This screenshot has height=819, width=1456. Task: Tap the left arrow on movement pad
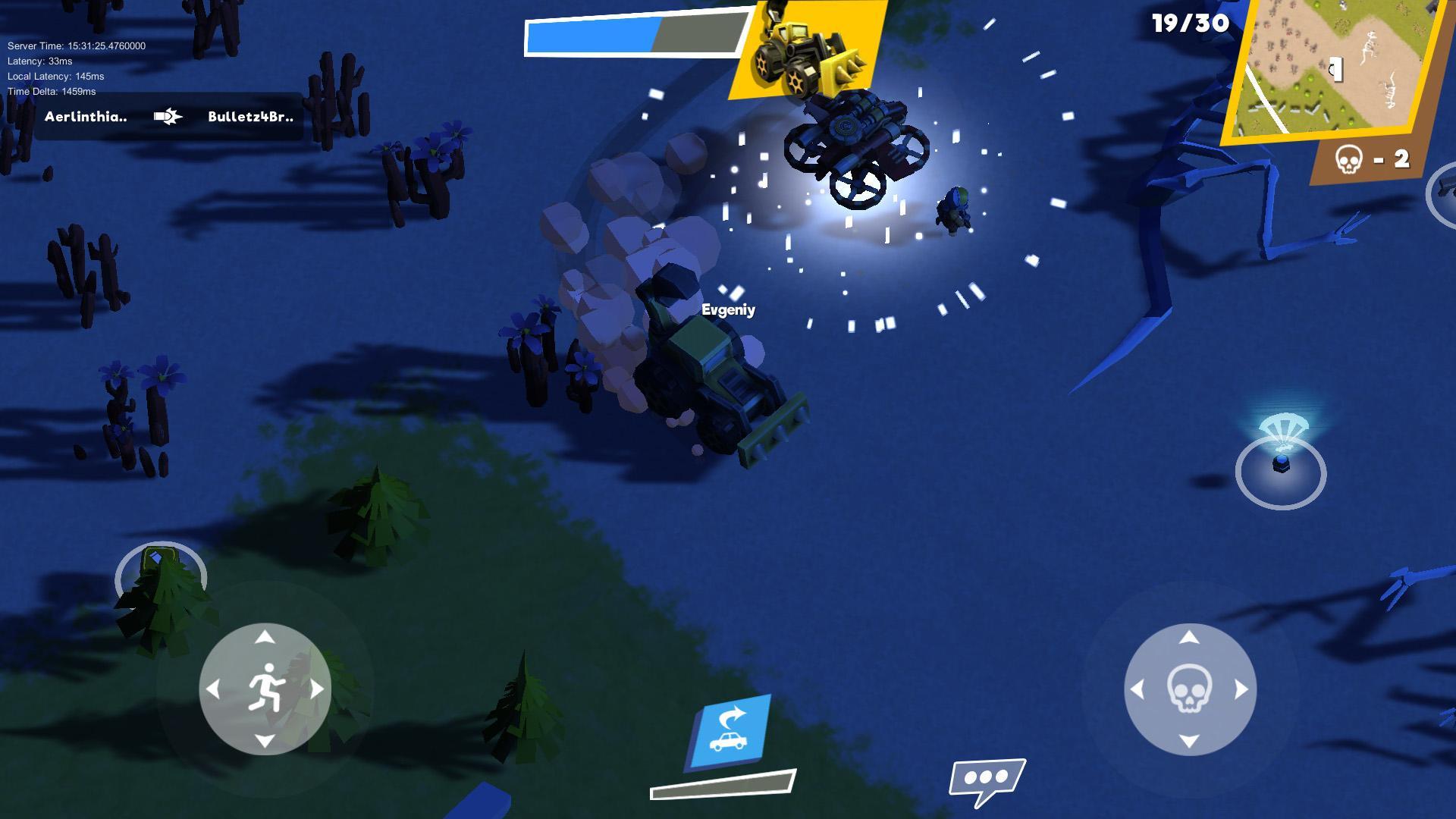pos(215,689)
